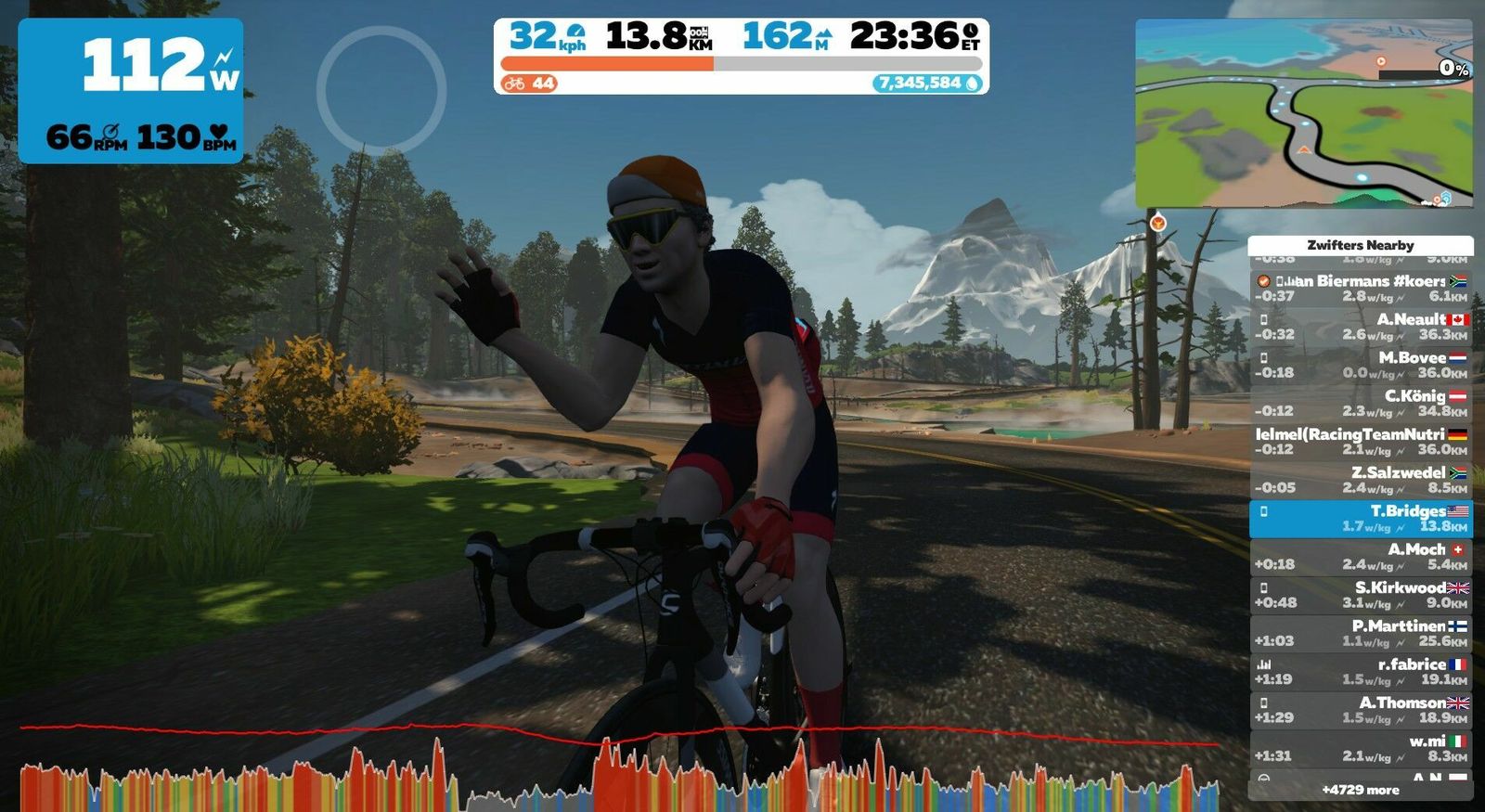
Task: Choose rider M.Bovee from nearby list
Action: point(1361,365)
